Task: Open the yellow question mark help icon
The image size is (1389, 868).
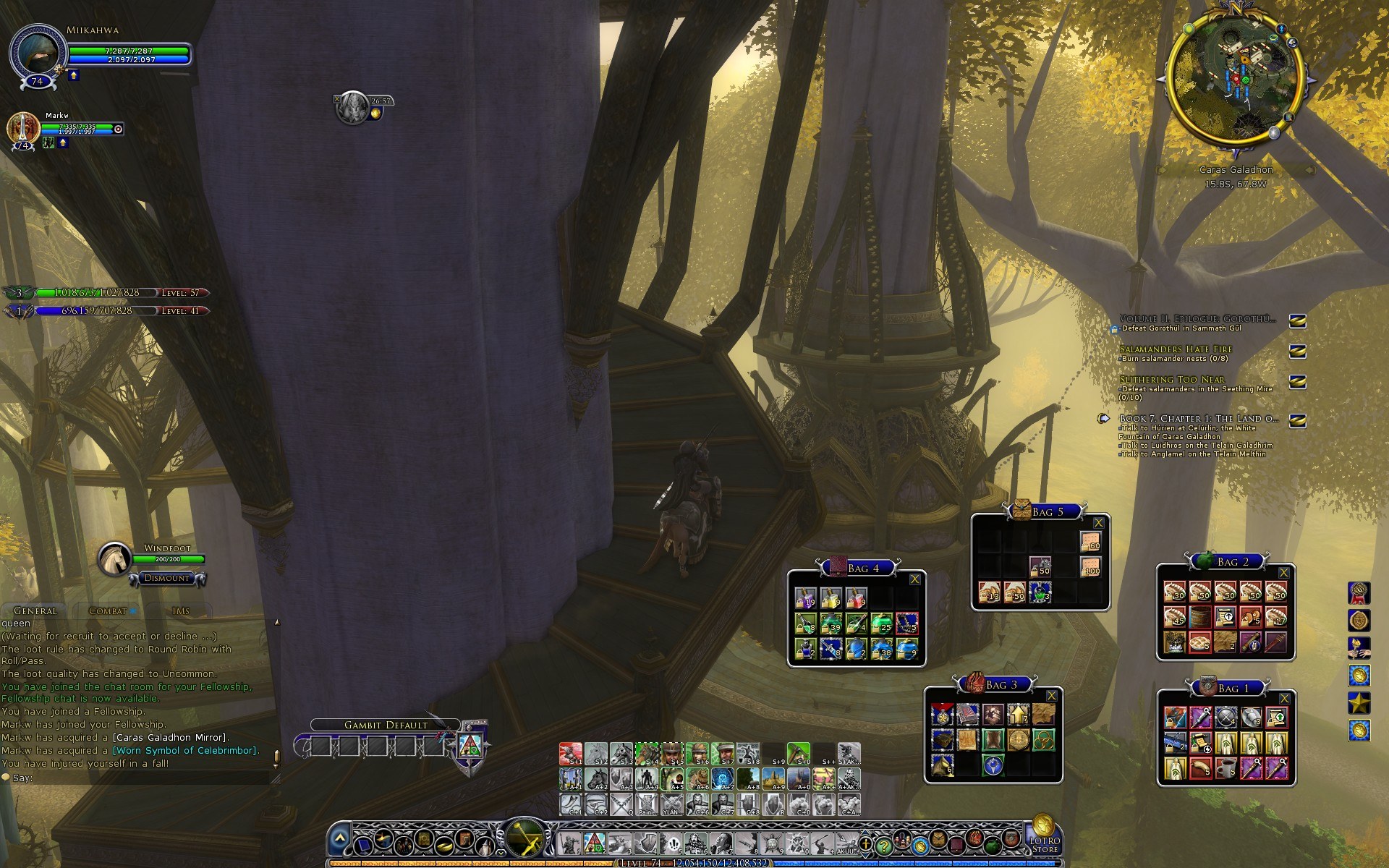Action: pos(883,844)
